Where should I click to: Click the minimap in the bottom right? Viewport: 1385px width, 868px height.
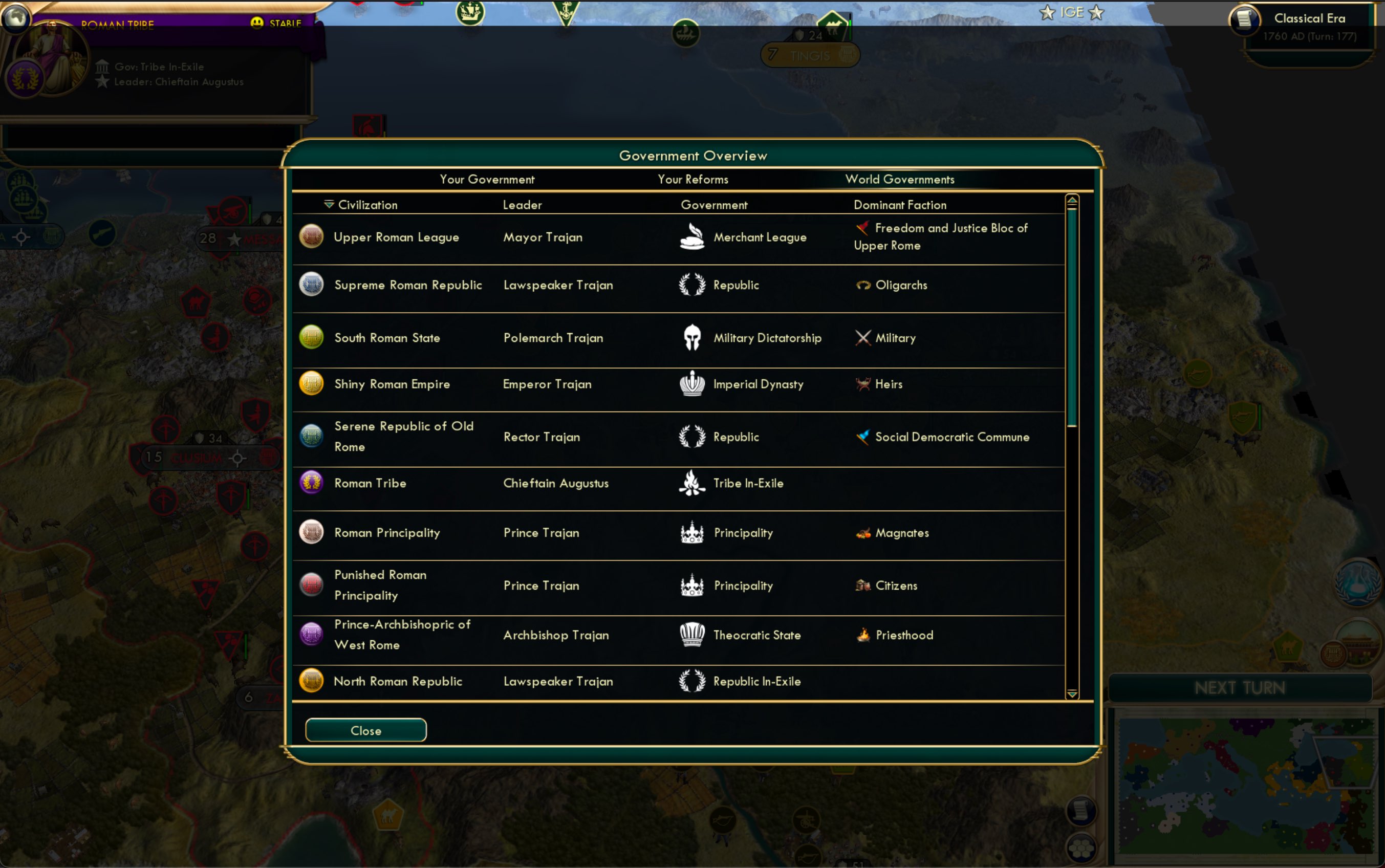tap(1243, 784)
